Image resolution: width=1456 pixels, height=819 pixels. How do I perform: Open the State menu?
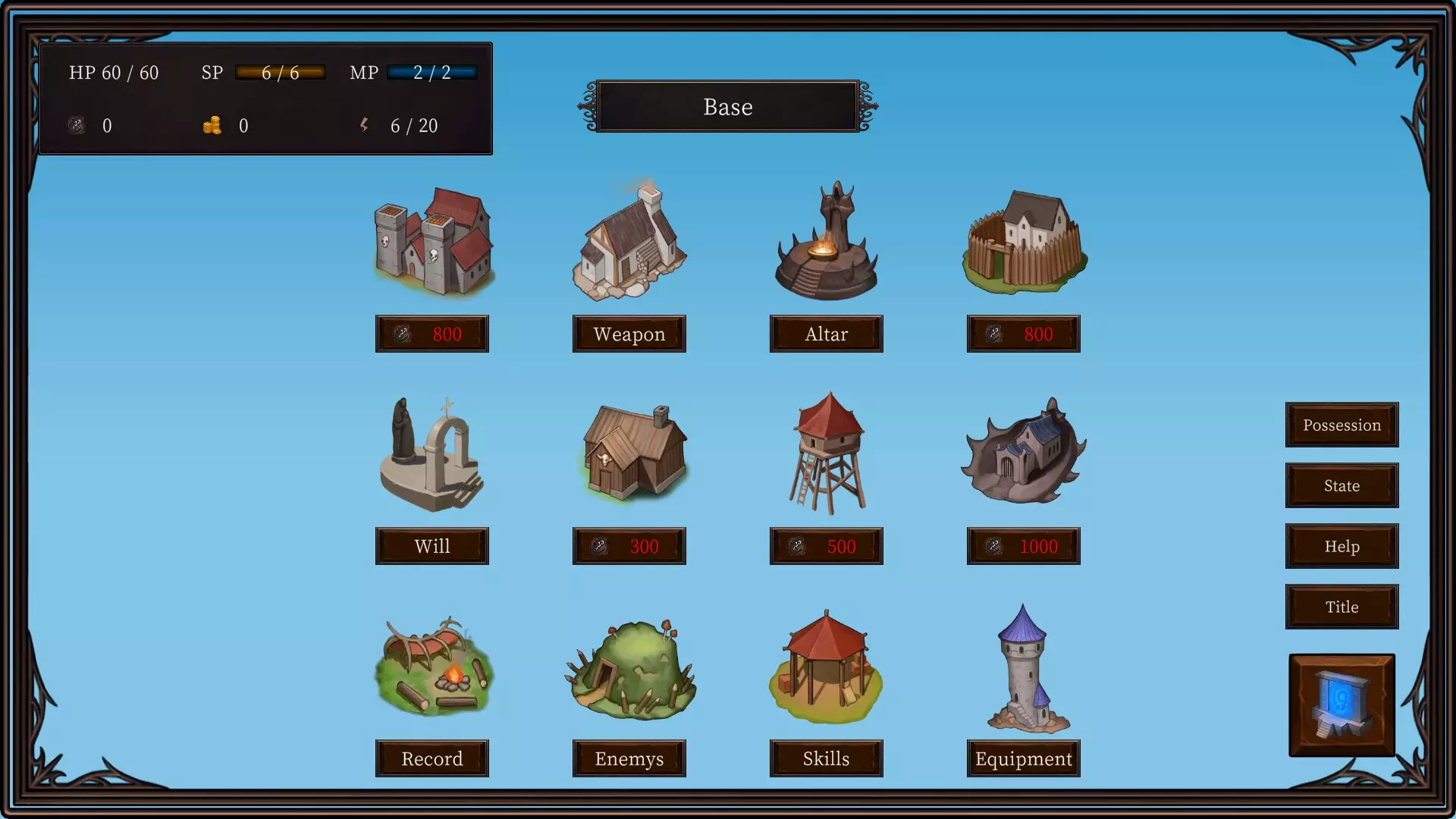click(x=1341, y=485)
